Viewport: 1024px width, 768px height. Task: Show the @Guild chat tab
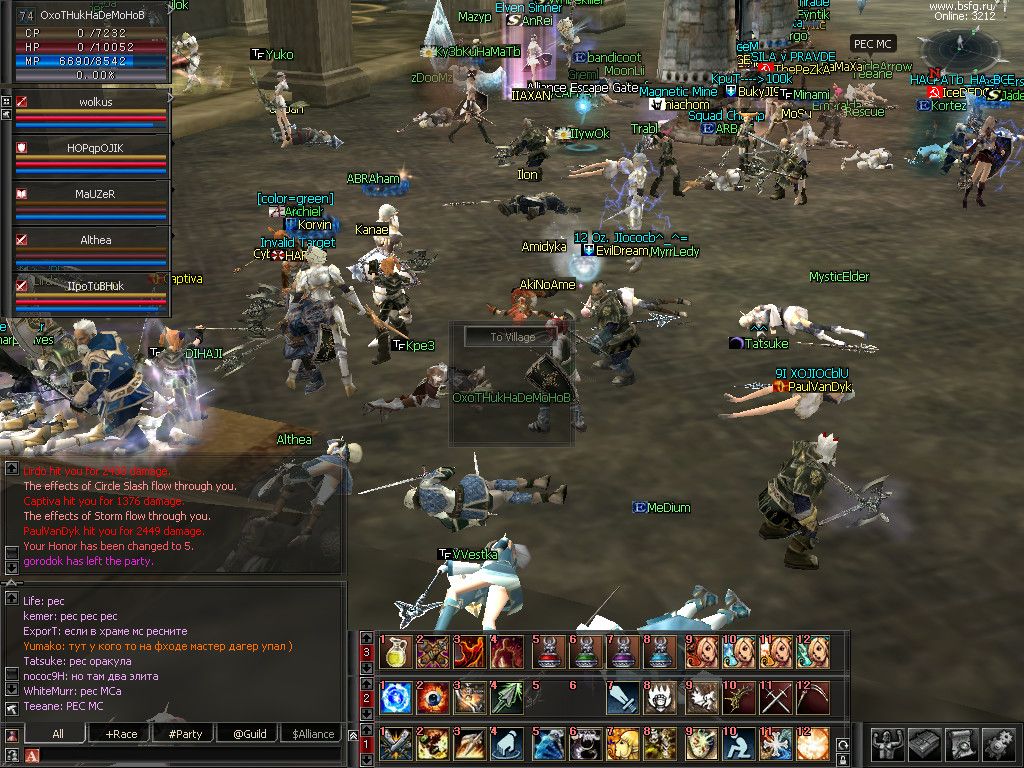pyautogui.click(x=249, y=734)
